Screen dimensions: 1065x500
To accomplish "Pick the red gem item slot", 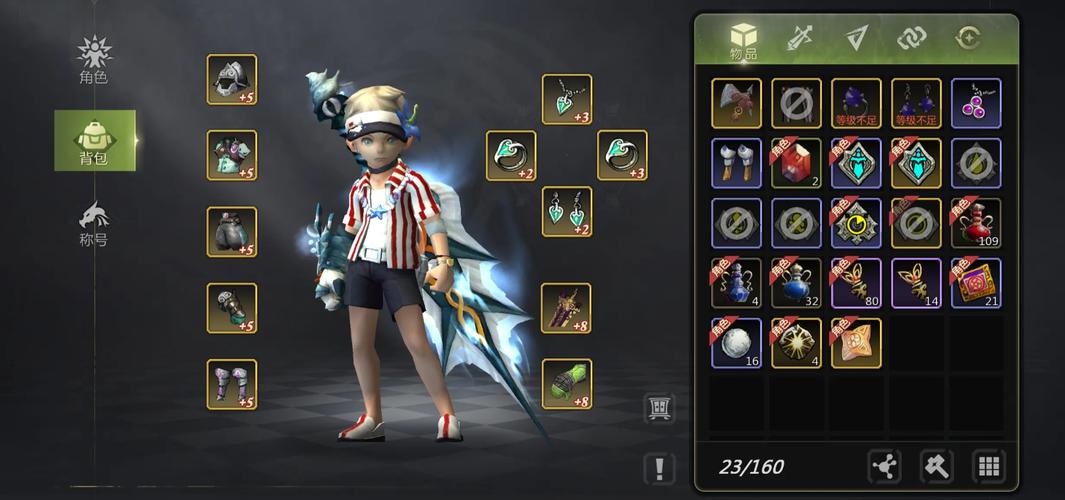I will click(x=796, y=163).
